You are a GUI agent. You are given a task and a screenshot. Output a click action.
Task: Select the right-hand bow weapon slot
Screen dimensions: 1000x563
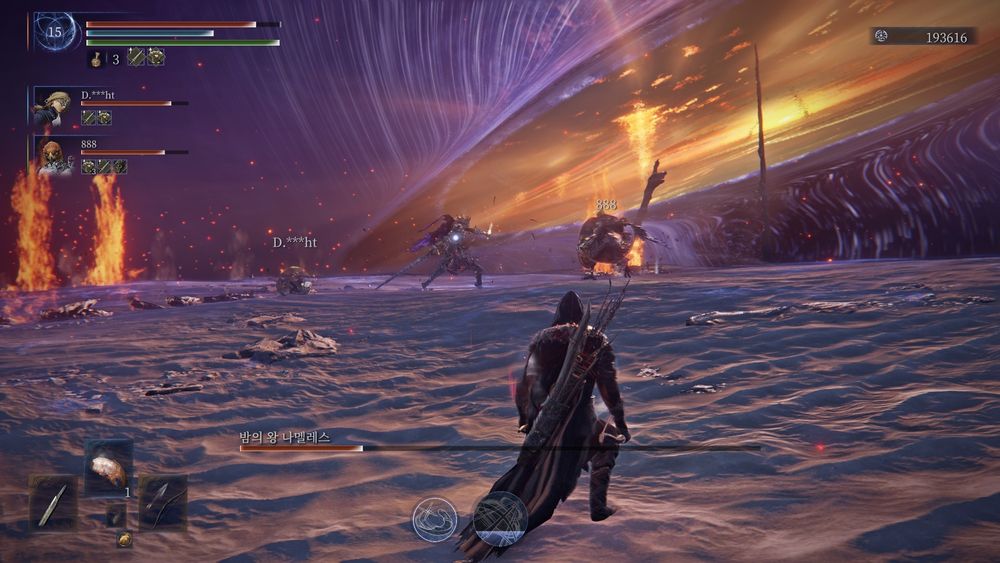[163, 502]
